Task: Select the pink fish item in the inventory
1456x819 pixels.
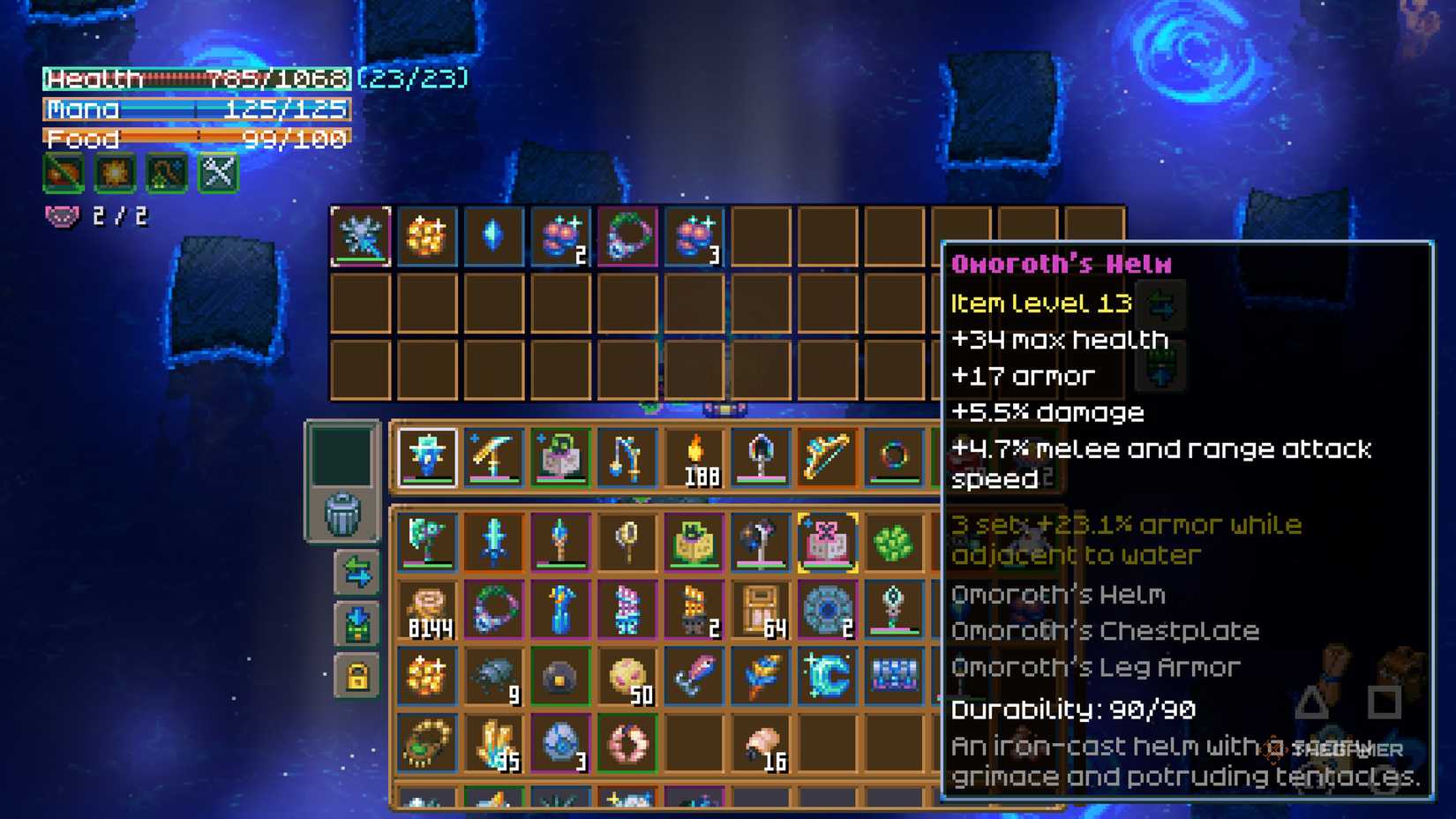Action: 696,675
